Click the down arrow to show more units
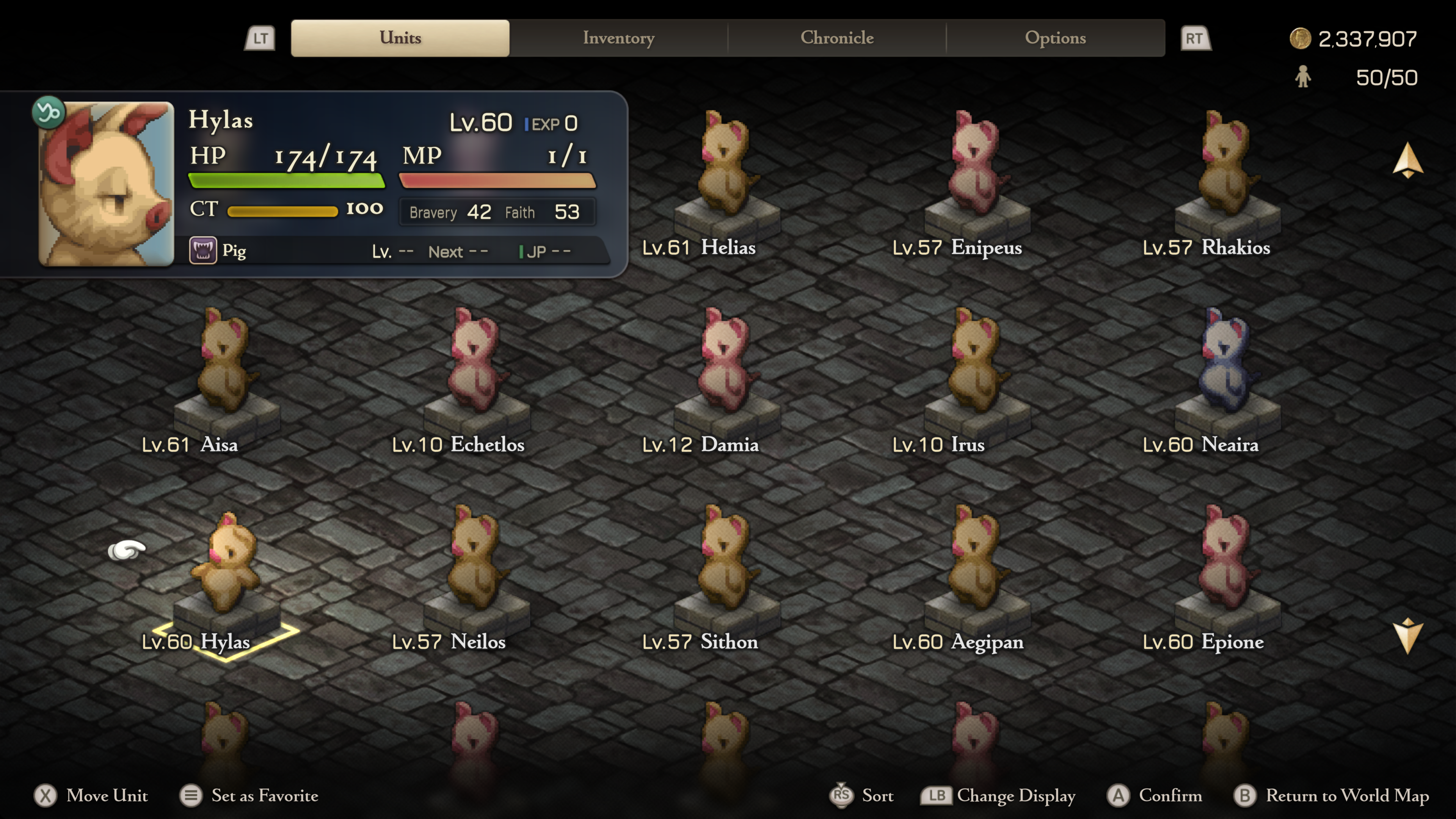Screen dimensions: 1456x819 [1407, 636]
